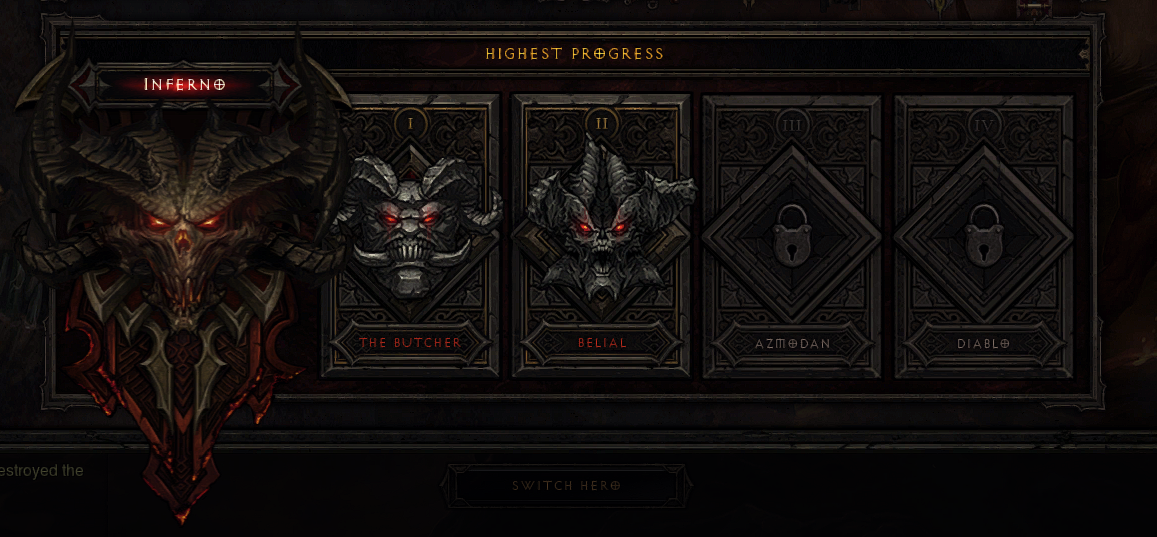Click the locked Diablo act IV tile

[983, 236]
